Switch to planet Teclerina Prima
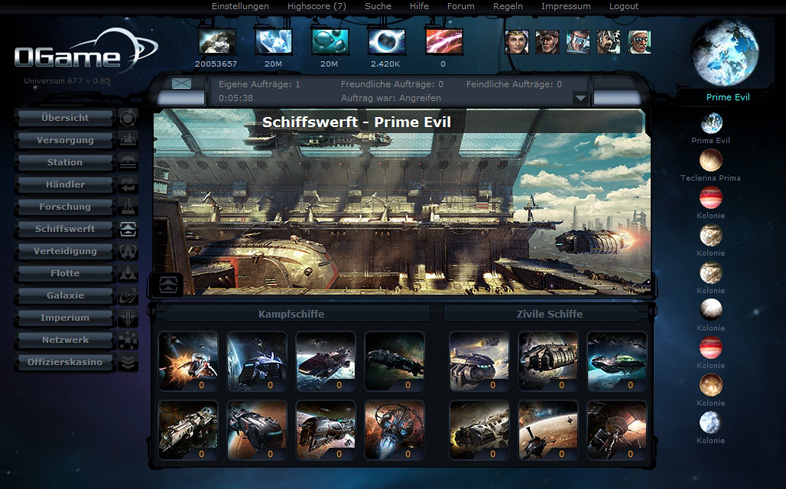This screenshot has width=786, height=489. 711,160
